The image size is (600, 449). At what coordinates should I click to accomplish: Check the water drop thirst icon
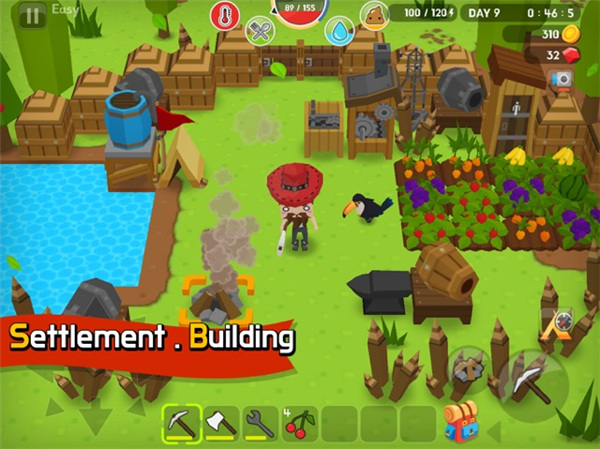click(341, 31)
